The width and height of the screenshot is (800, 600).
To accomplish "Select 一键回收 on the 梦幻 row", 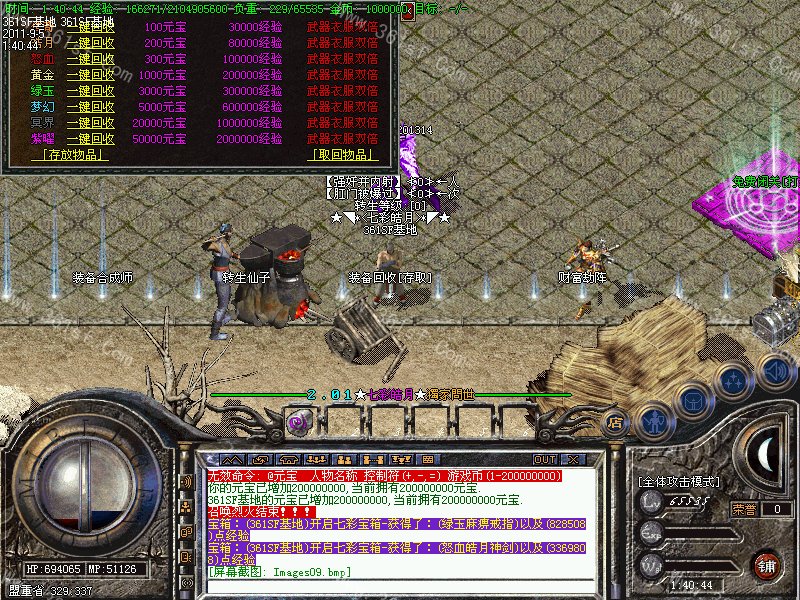I will (90, 106).
